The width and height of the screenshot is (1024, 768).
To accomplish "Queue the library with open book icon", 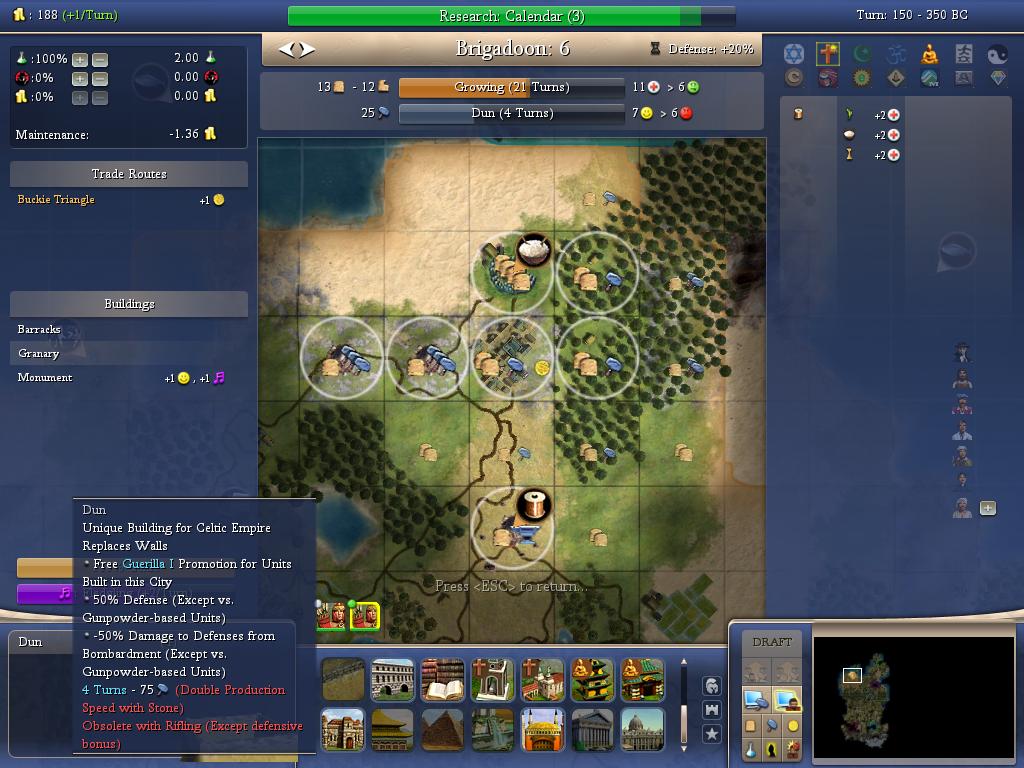I will [x=442, y=680].
